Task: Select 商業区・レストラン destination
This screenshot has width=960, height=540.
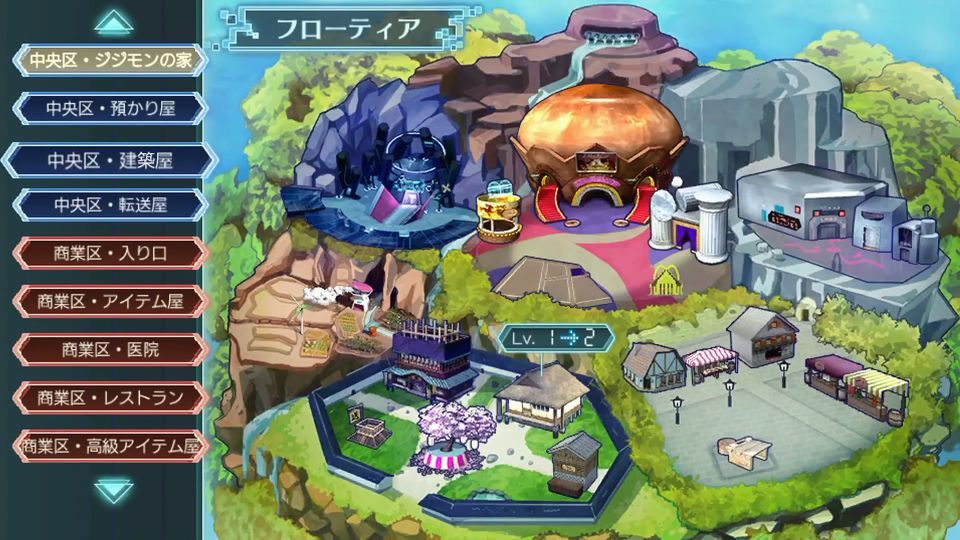Action: [110, 397]
